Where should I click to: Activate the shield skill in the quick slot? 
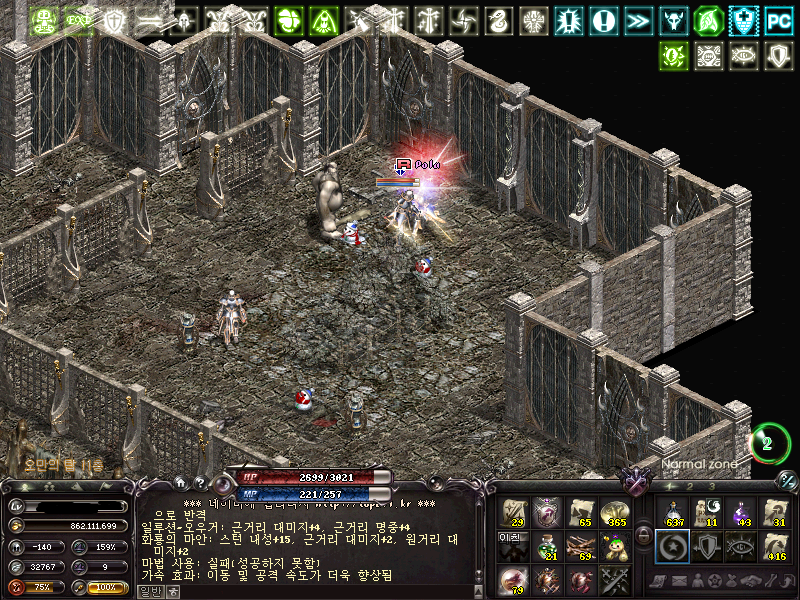point(707,546)
